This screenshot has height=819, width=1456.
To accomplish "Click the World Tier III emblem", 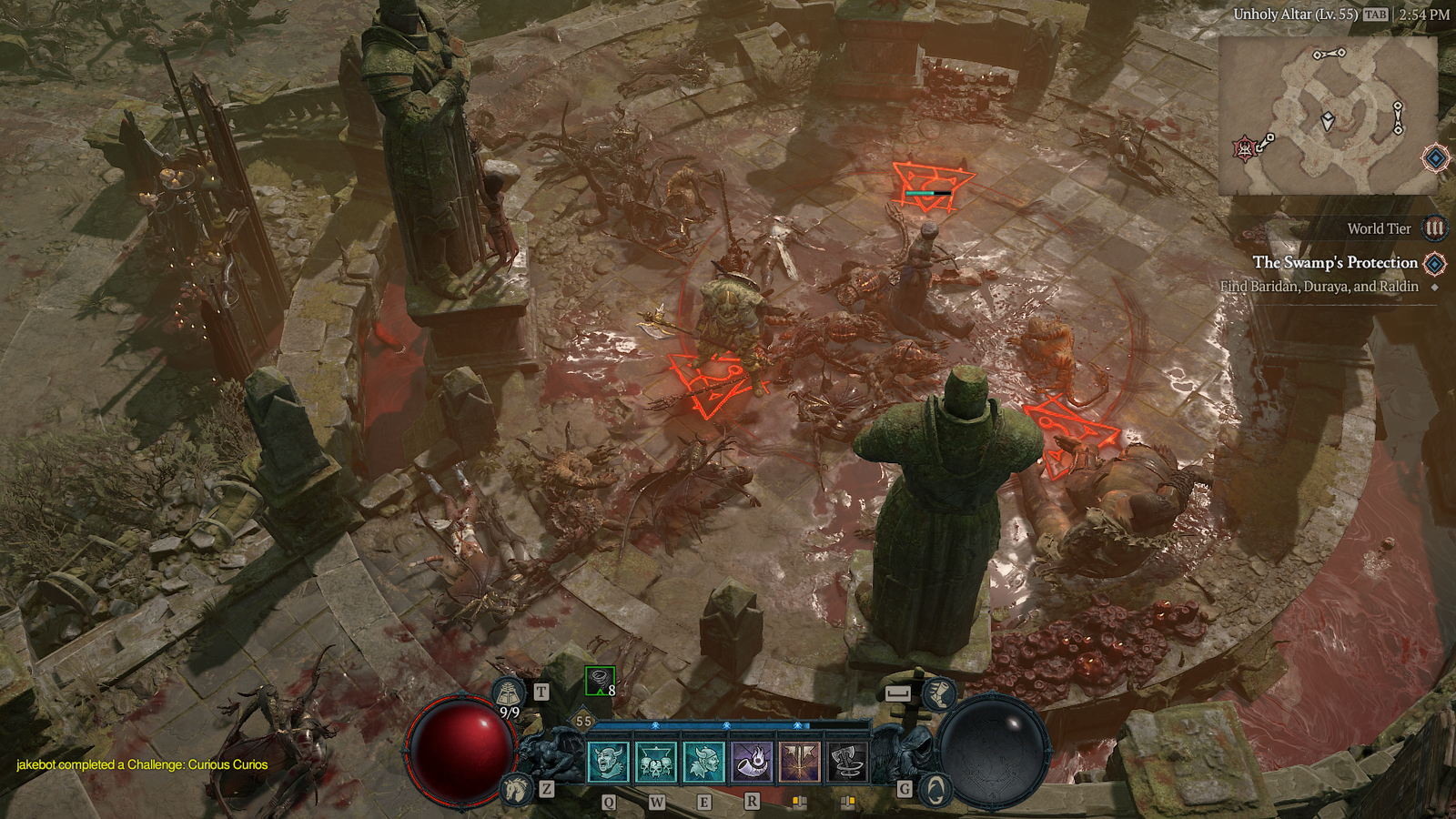I will click(1434, 229).
